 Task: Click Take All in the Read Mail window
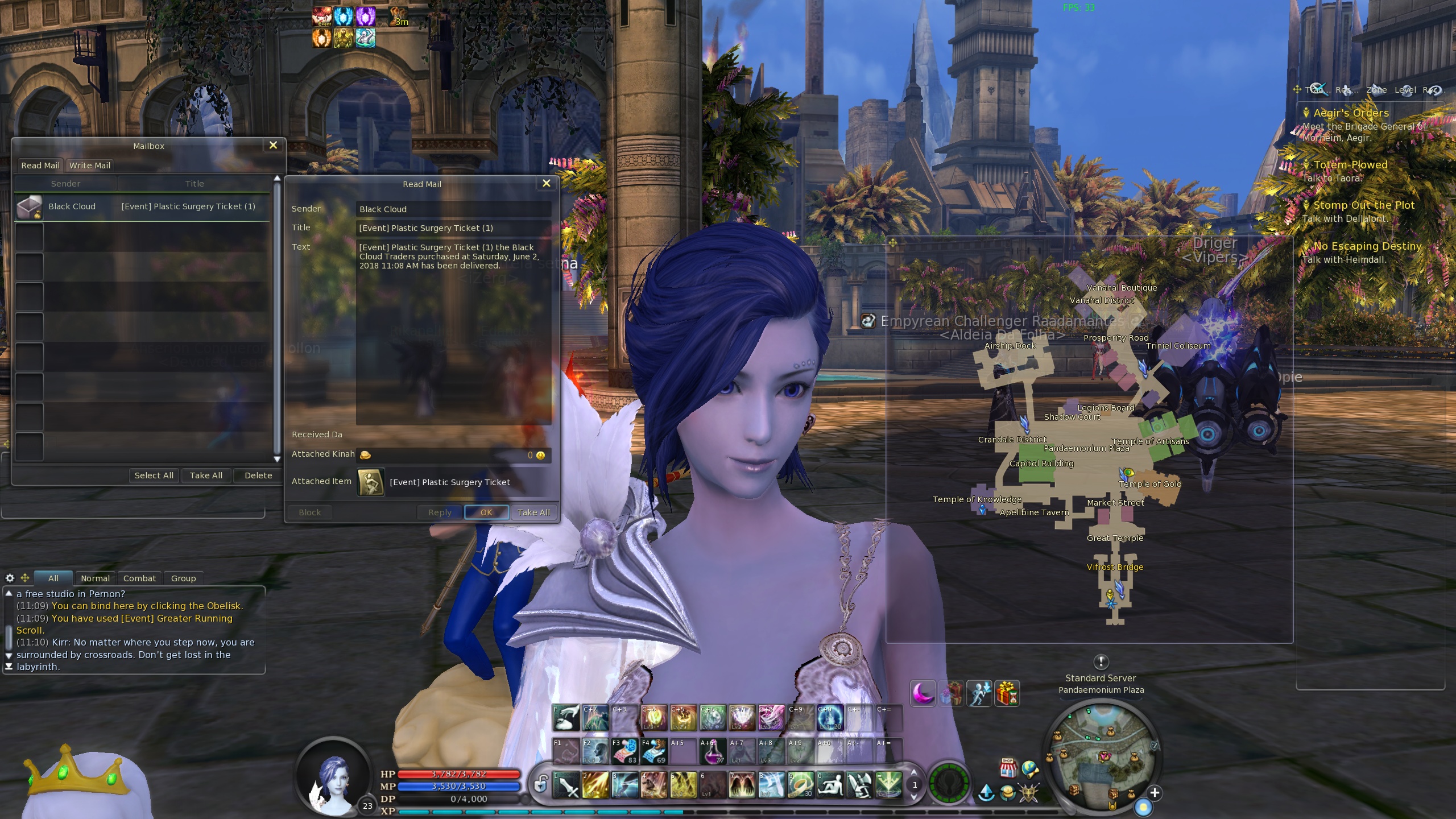[x=533, y=512]
